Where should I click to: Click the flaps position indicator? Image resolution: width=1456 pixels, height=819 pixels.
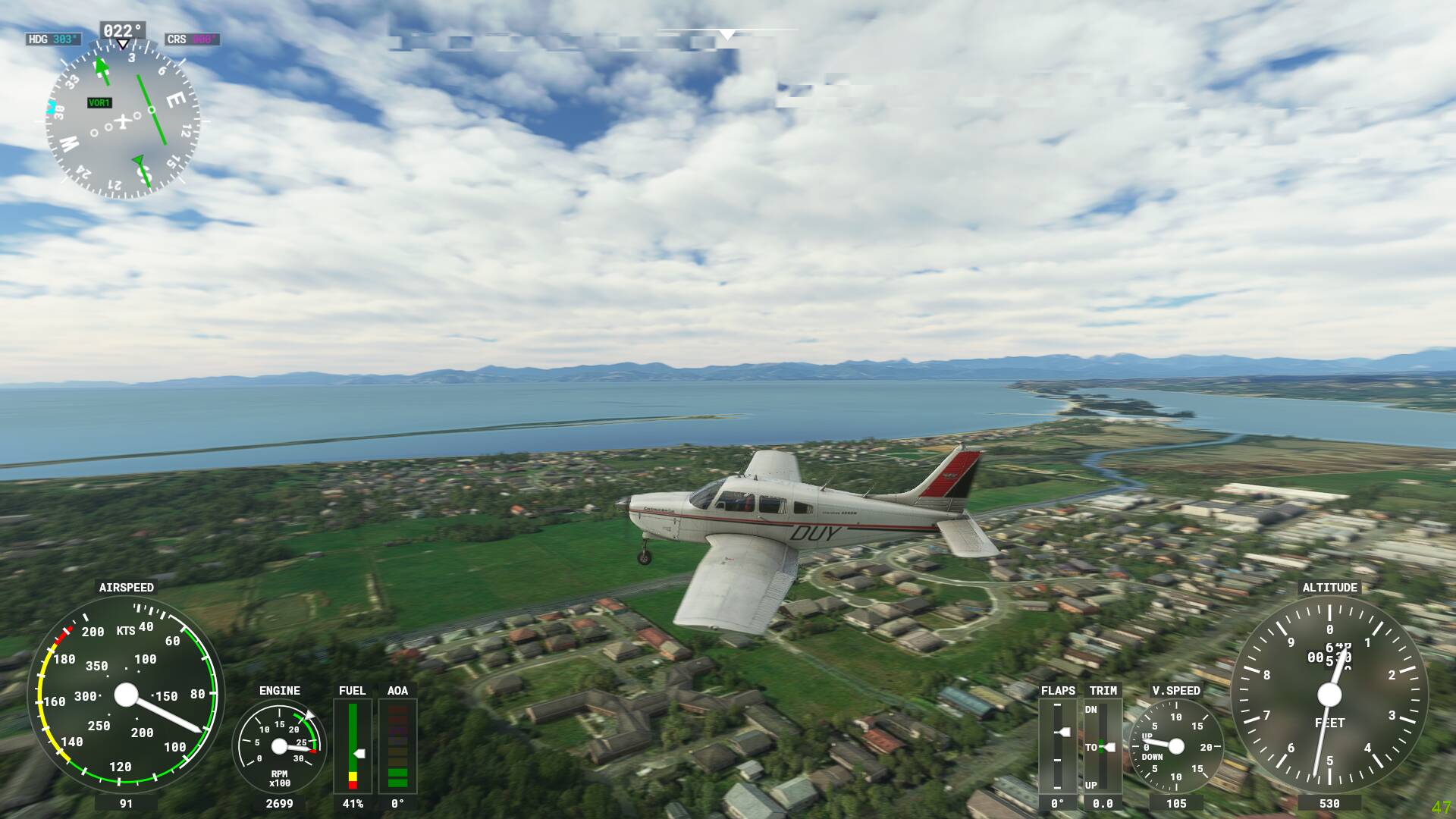coord(1057,746)
